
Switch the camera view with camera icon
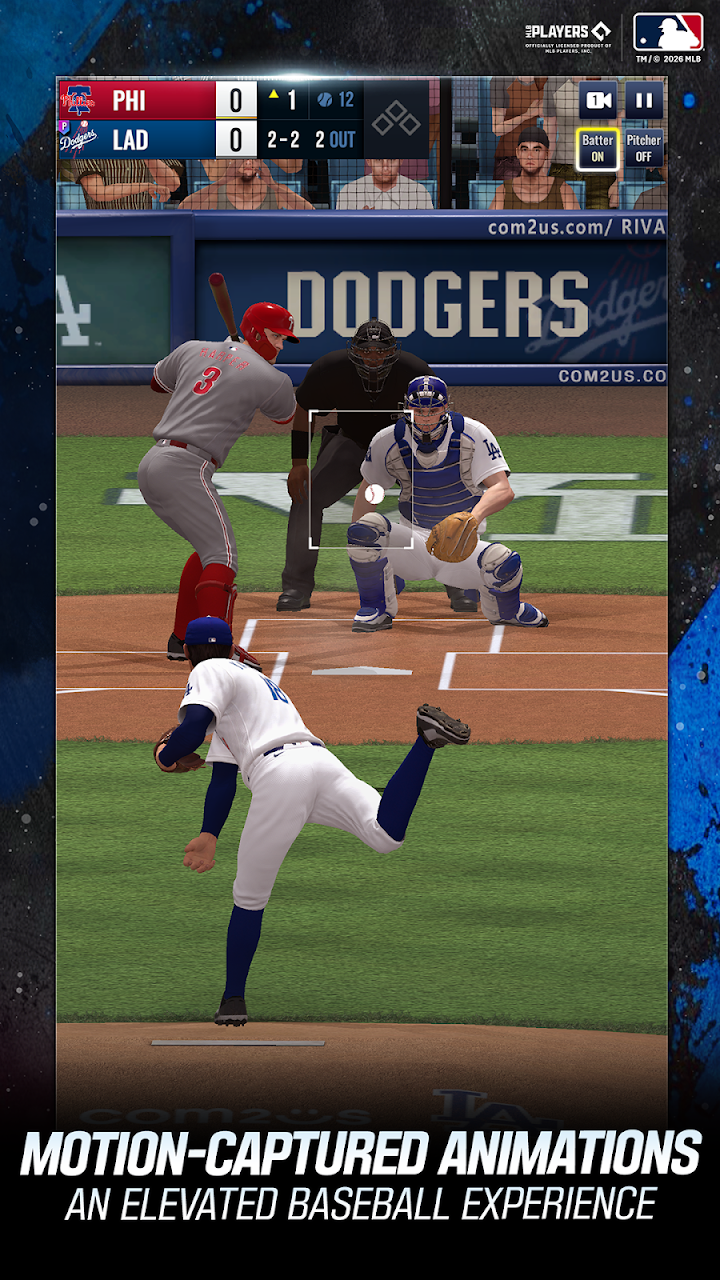coord(598,101)
